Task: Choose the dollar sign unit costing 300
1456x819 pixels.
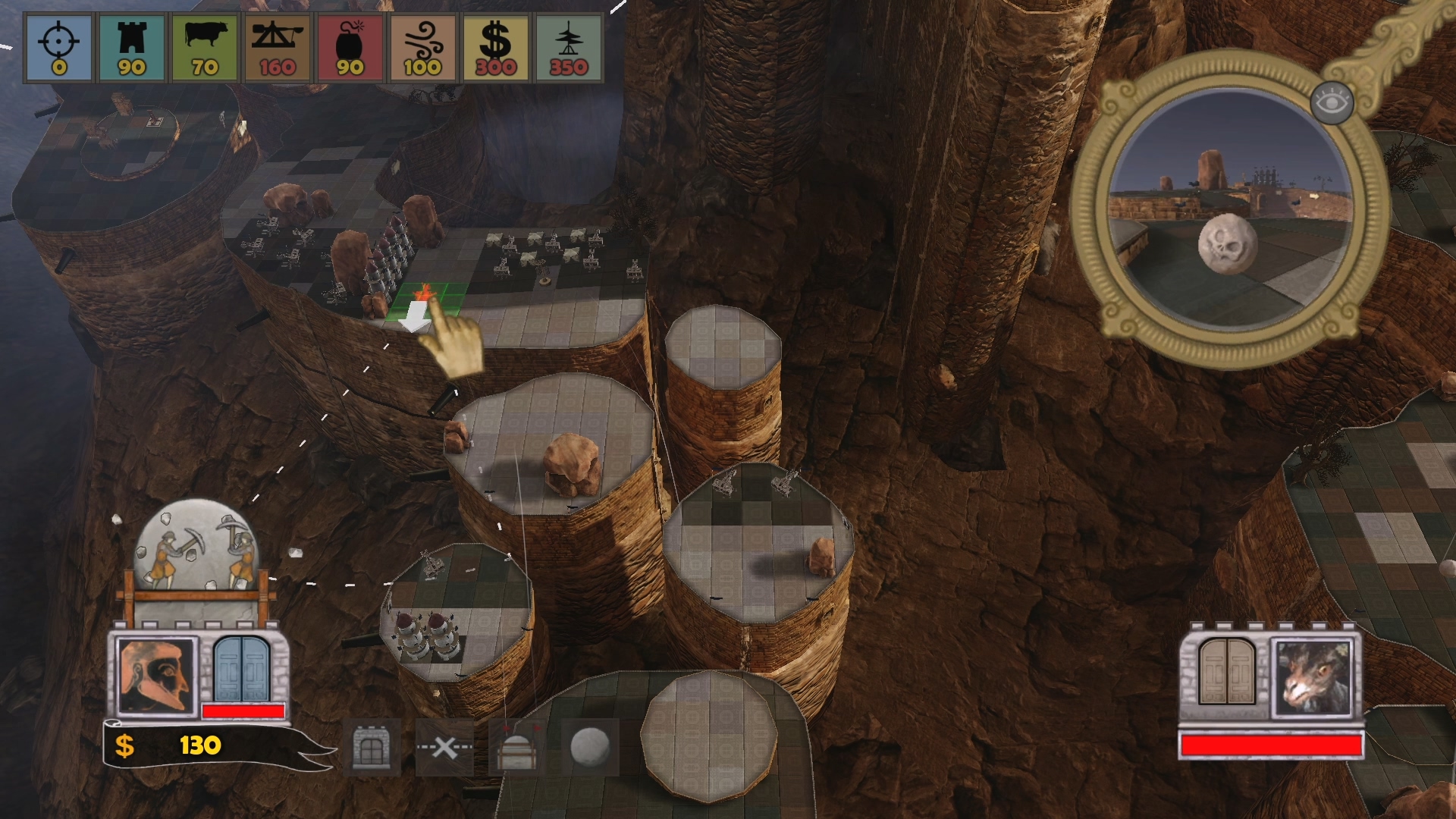Action: pyautogui.click(x=495, y=47)
